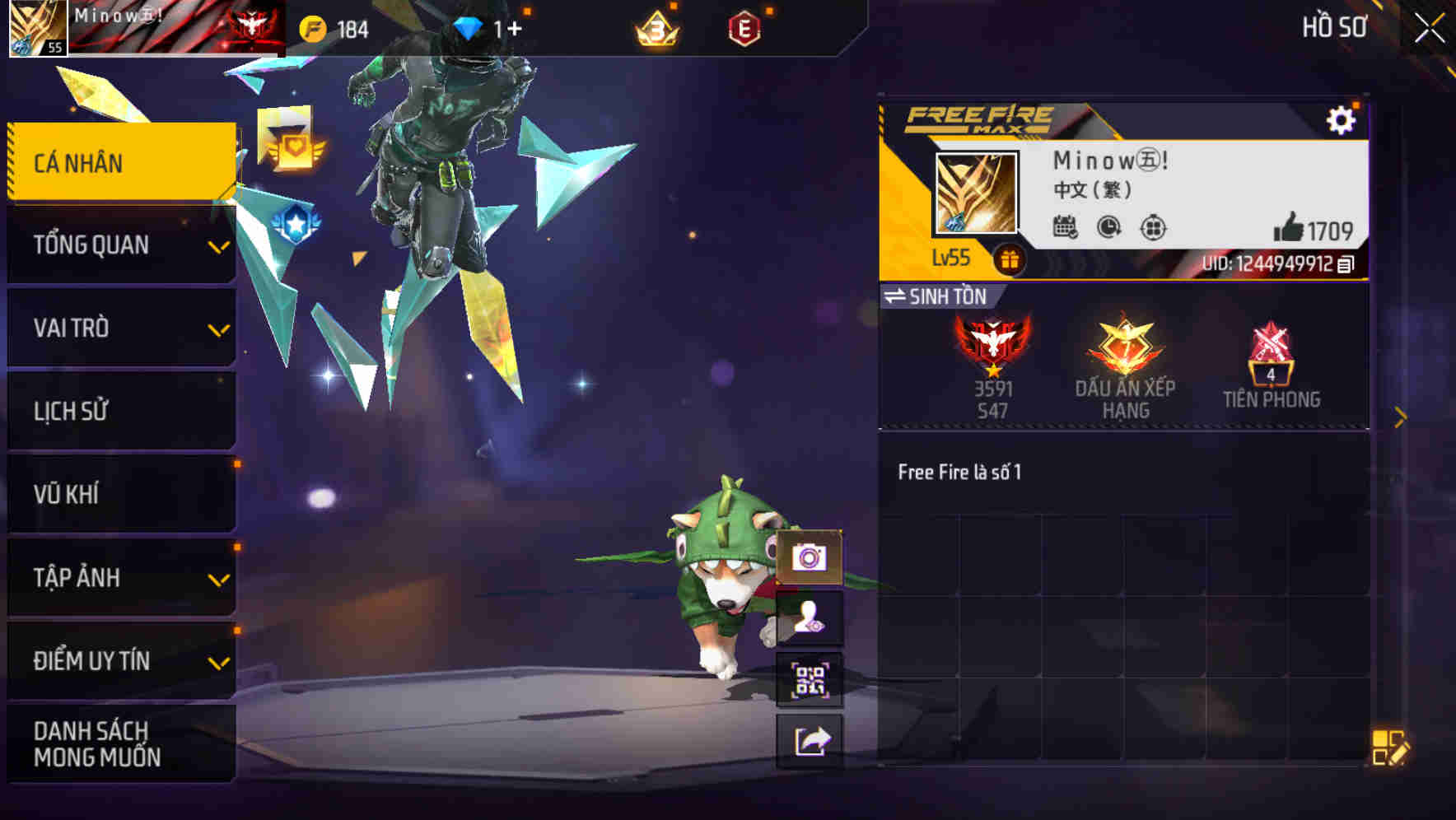Open the profile viewer person icon
The image size is (1456, 820).
point(810,618)
